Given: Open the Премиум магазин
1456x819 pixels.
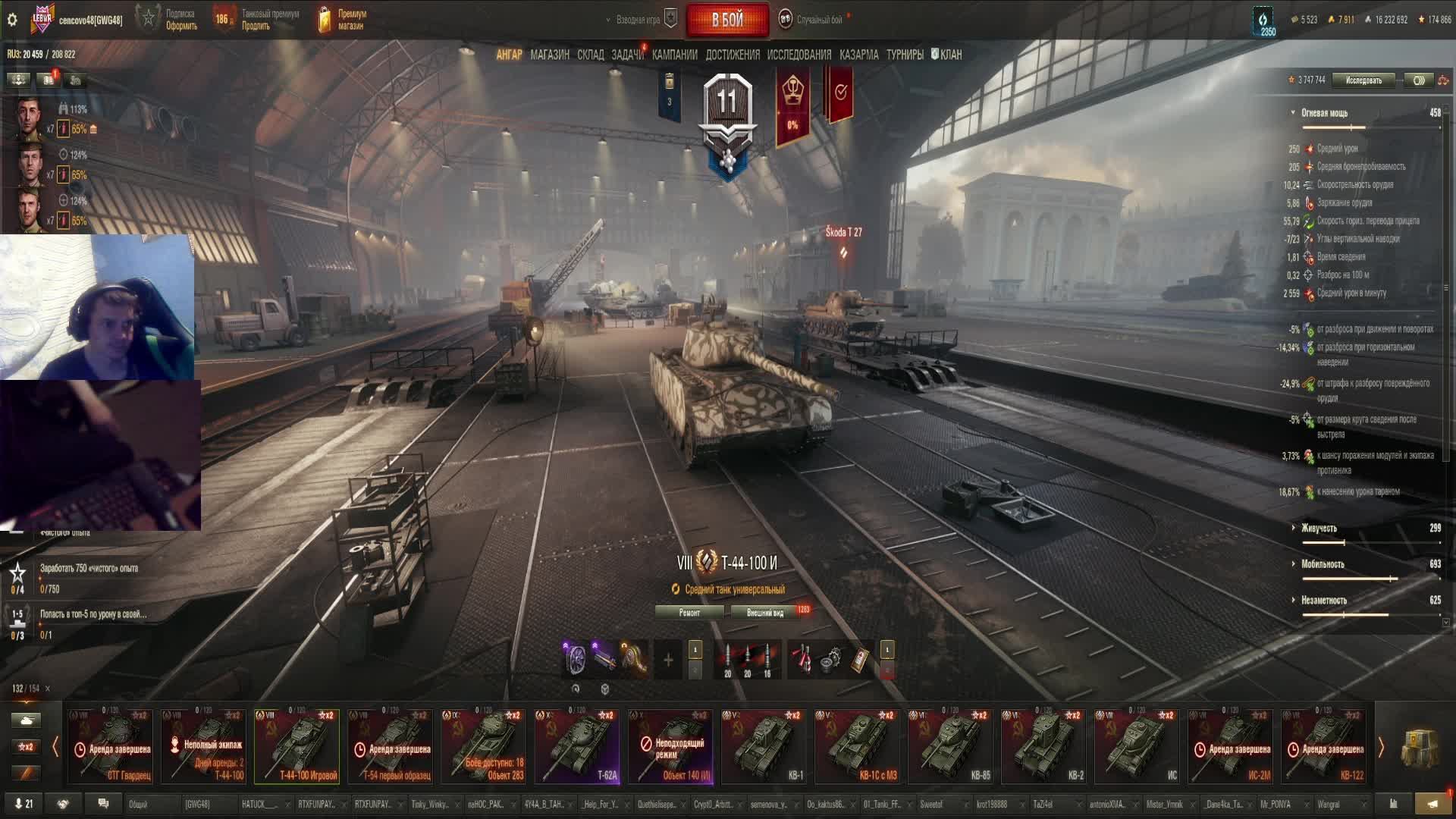Looking at the screenshot, I should coord(342,20).
